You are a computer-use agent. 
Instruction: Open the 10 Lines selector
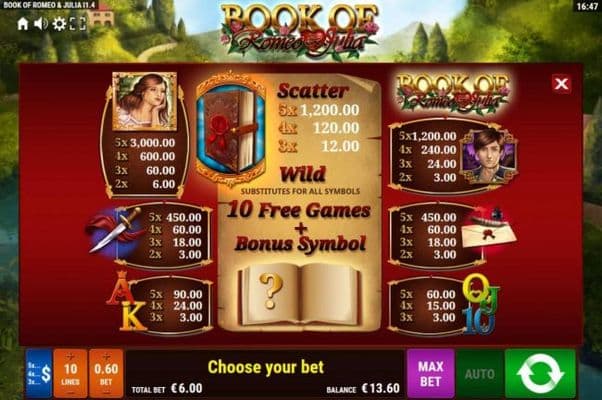coord(70,373)
